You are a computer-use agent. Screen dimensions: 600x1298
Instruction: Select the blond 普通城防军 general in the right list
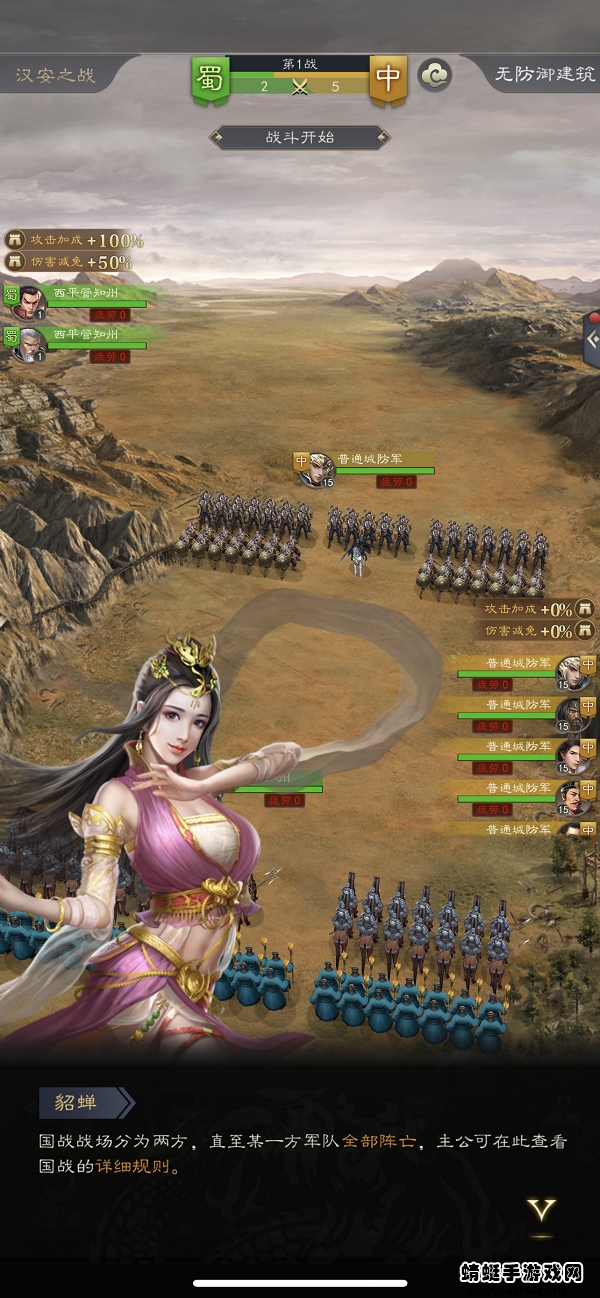pos(571,671)
